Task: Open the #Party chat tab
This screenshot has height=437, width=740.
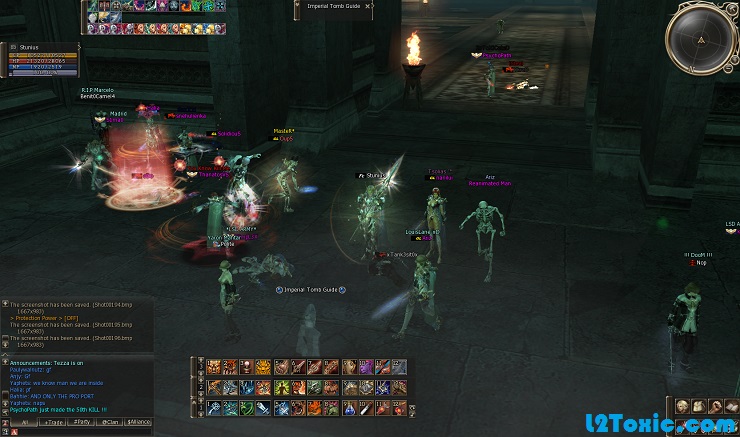Action: click(82, 423)
